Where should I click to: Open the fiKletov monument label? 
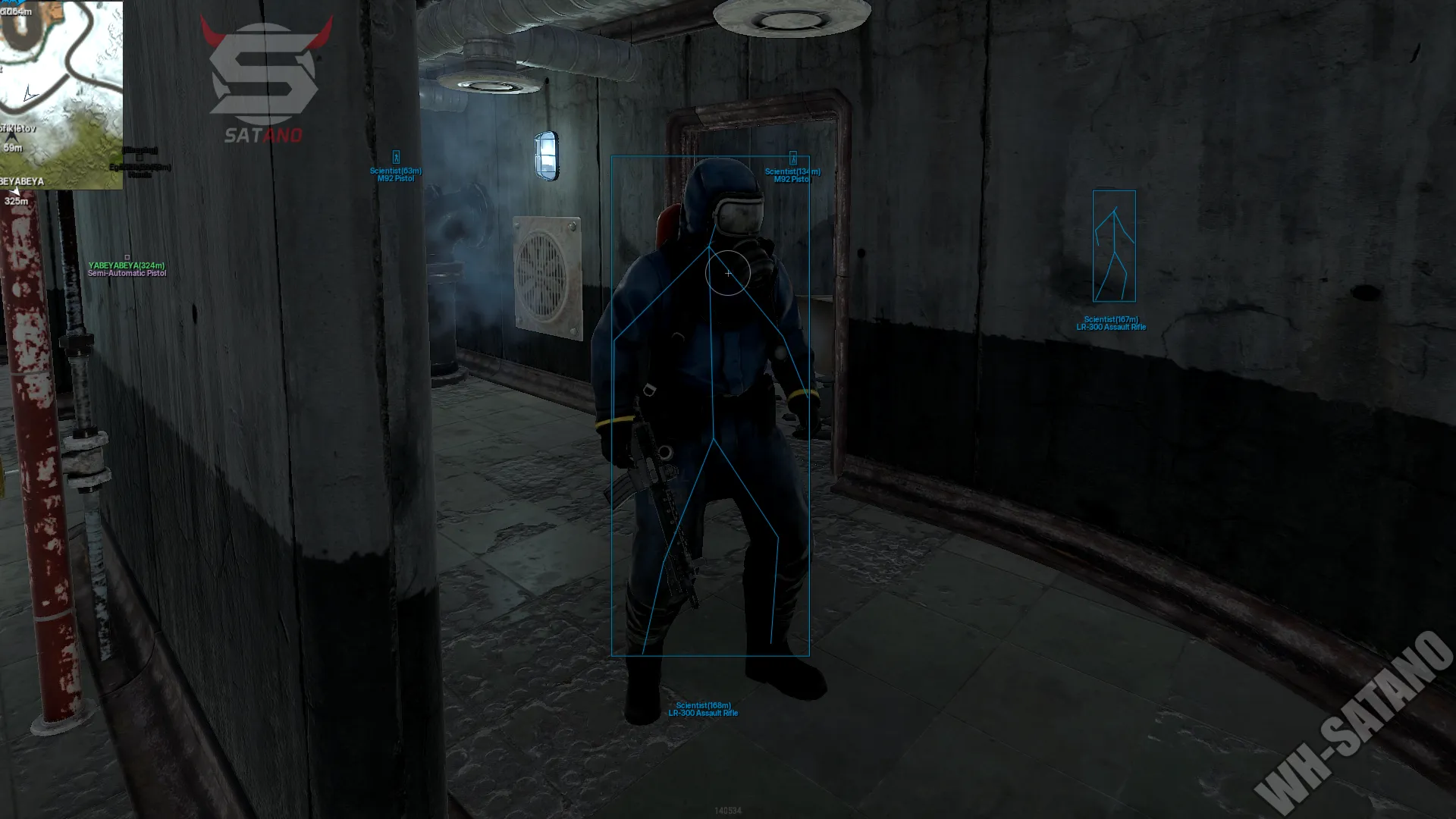pyautogui.click(x=17, y=130)
